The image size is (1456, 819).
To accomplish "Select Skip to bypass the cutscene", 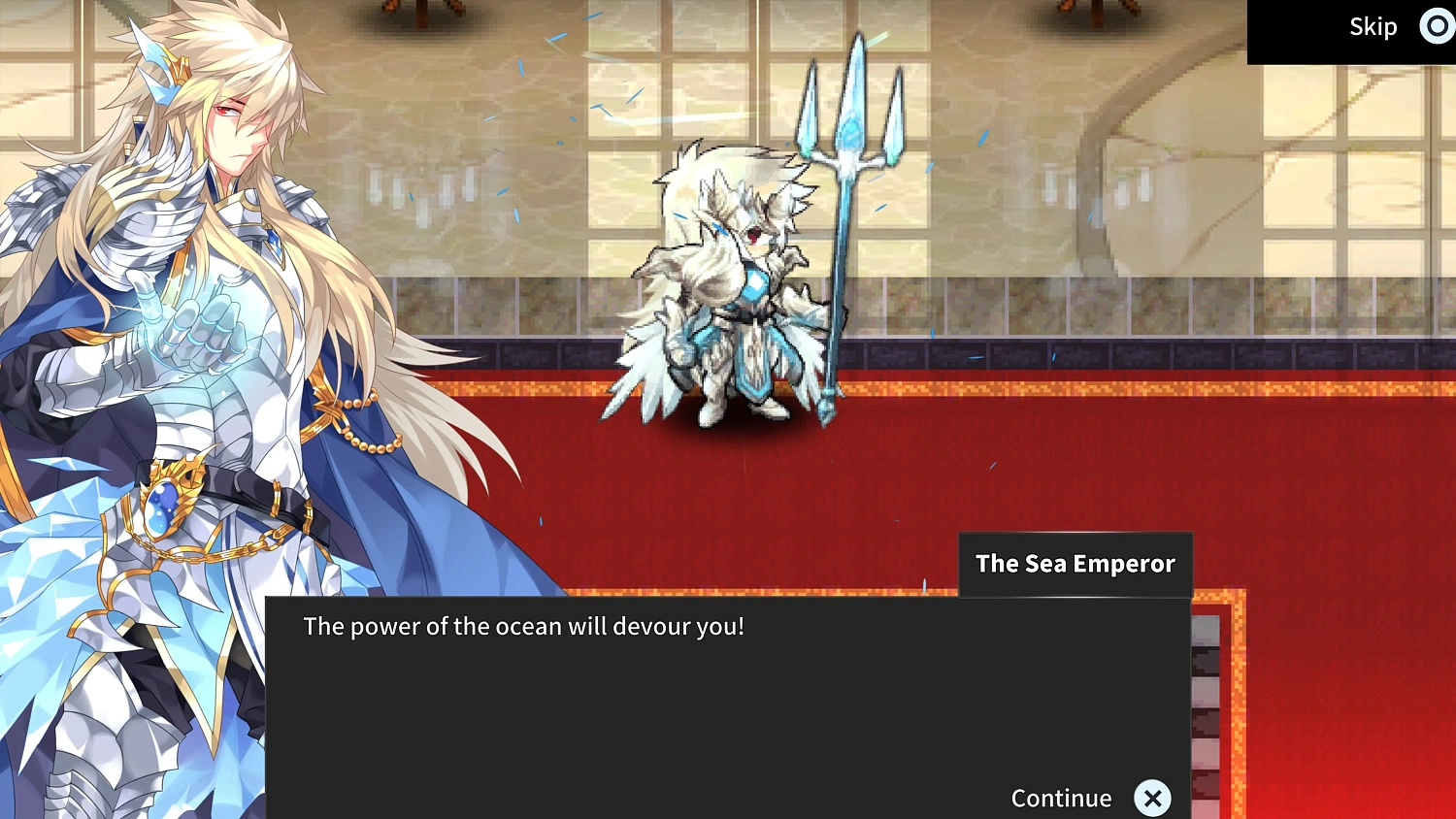I will (x=1372, y=26).
